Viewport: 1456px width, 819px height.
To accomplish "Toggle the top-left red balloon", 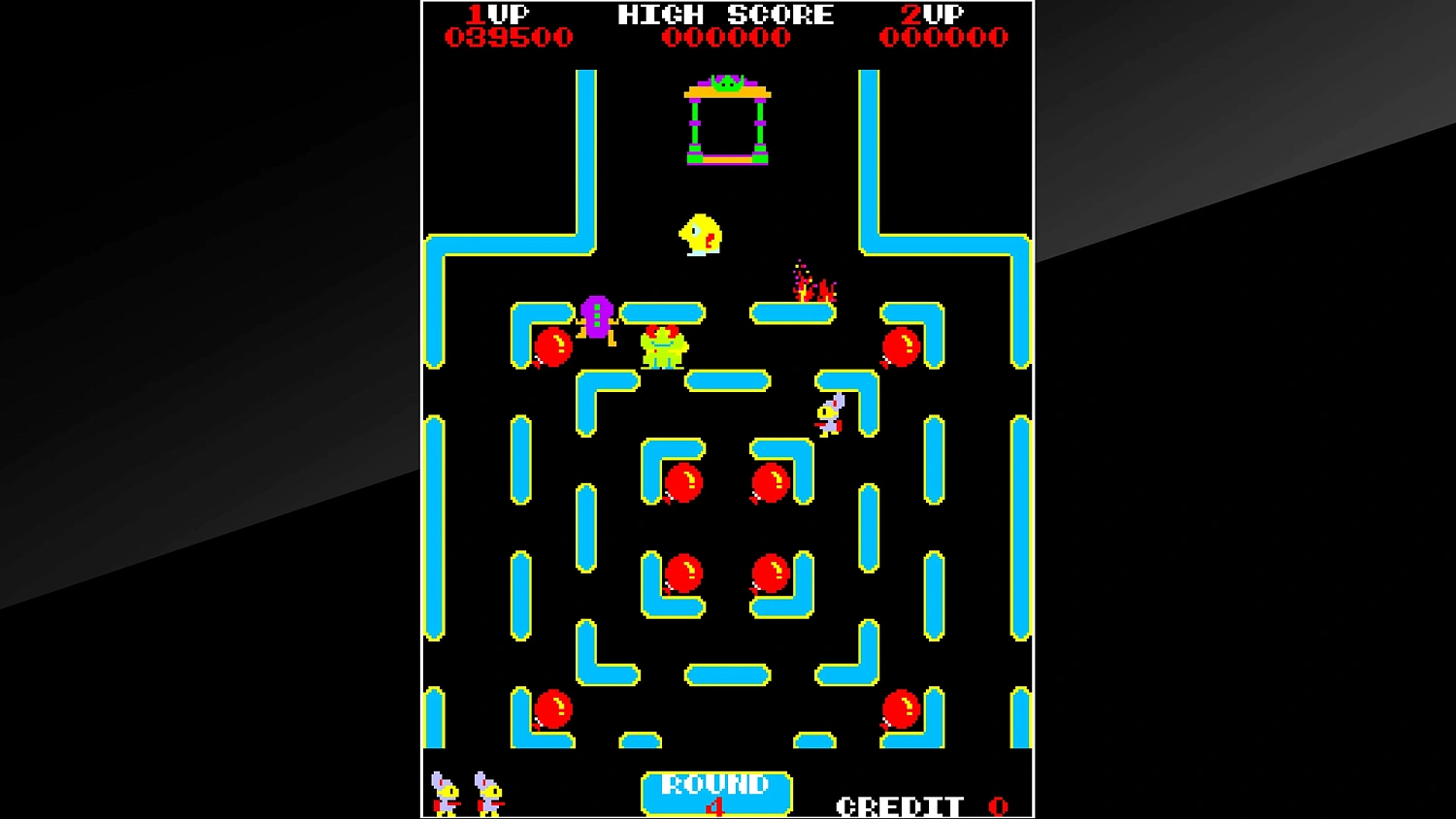I will (552, 346).
